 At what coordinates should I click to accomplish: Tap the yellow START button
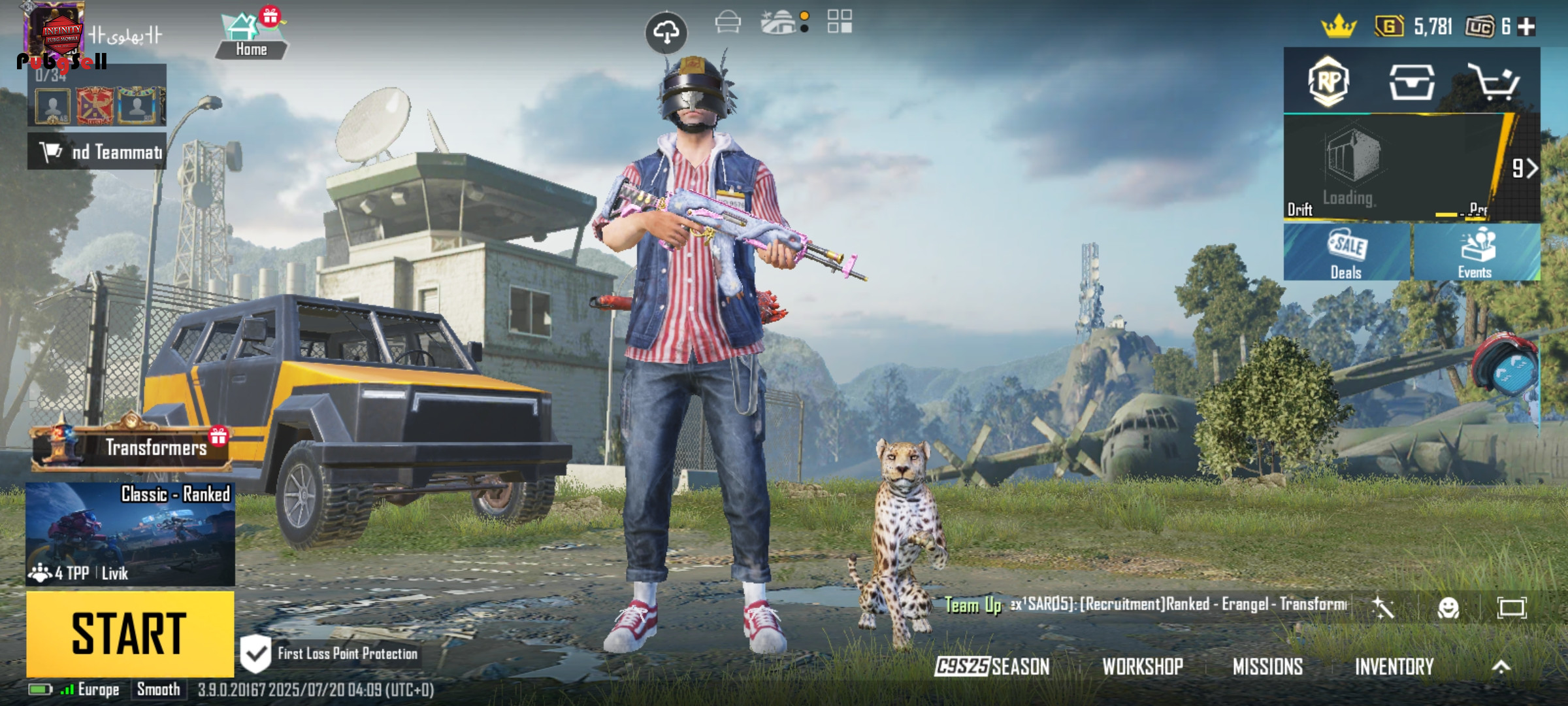(130, 633)
